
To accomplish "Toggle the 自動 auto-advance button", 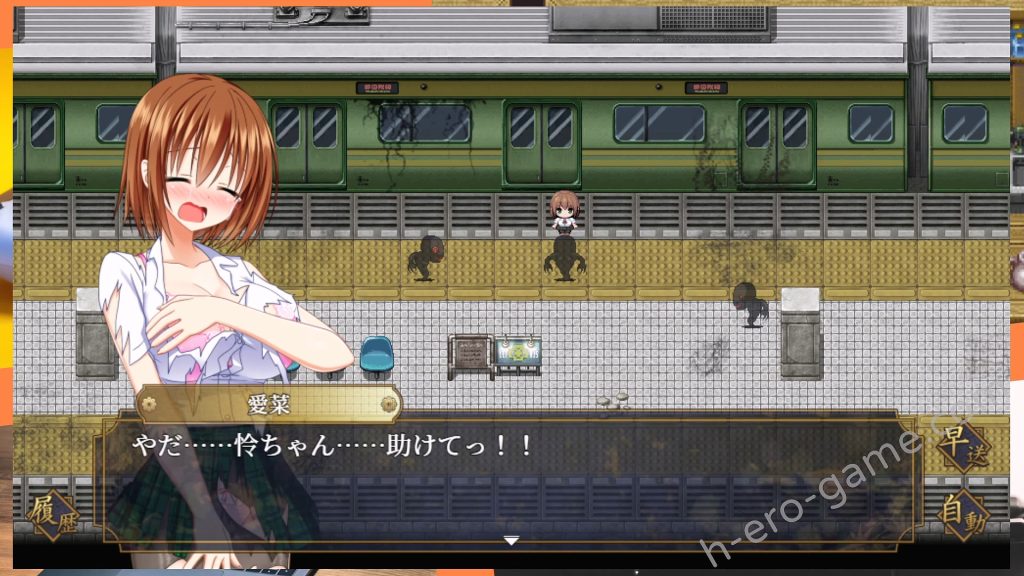I will pos(964,516).
